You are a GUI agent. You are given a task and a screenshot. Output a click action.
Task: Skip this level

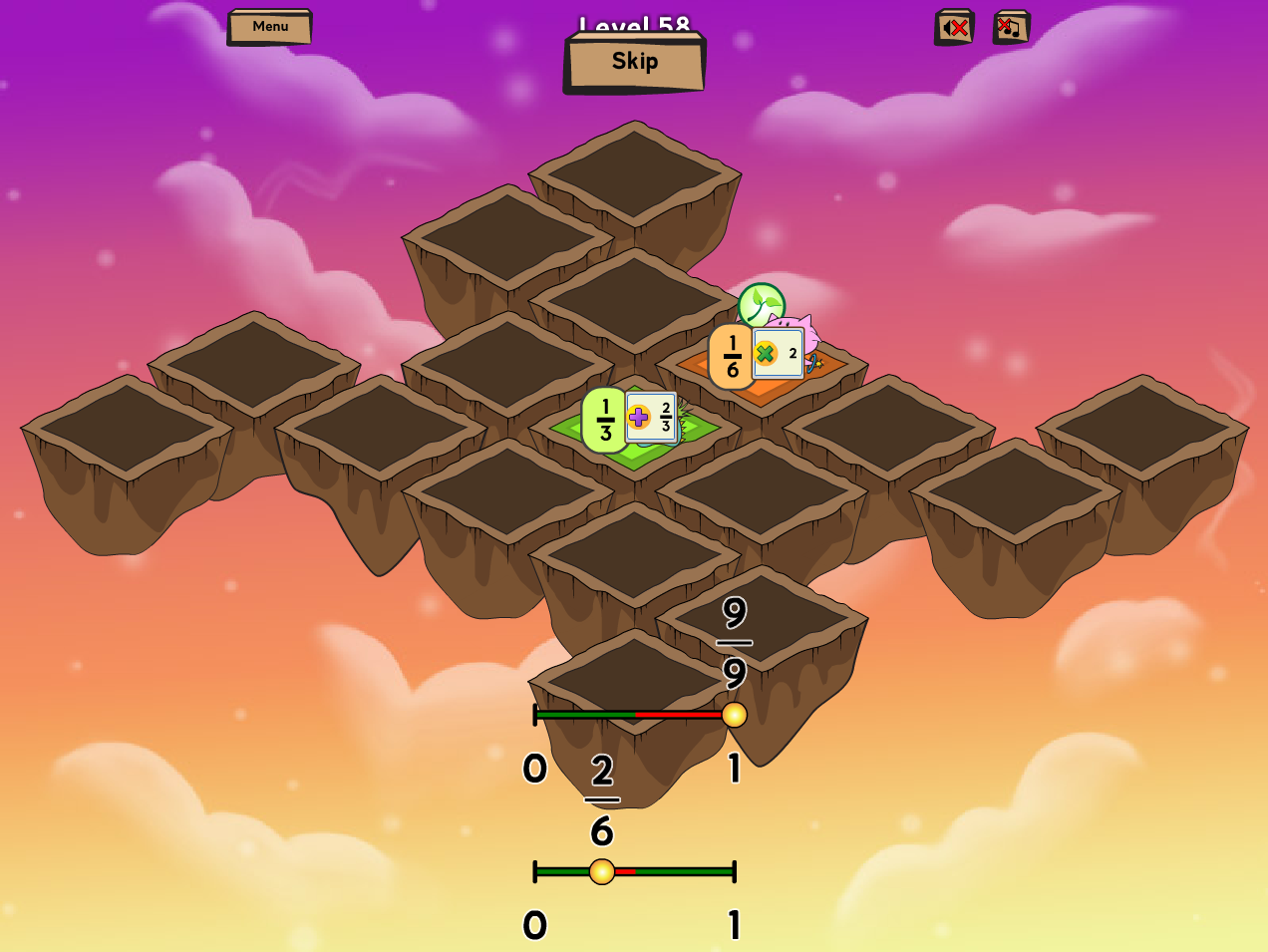[x=635, y=62]
